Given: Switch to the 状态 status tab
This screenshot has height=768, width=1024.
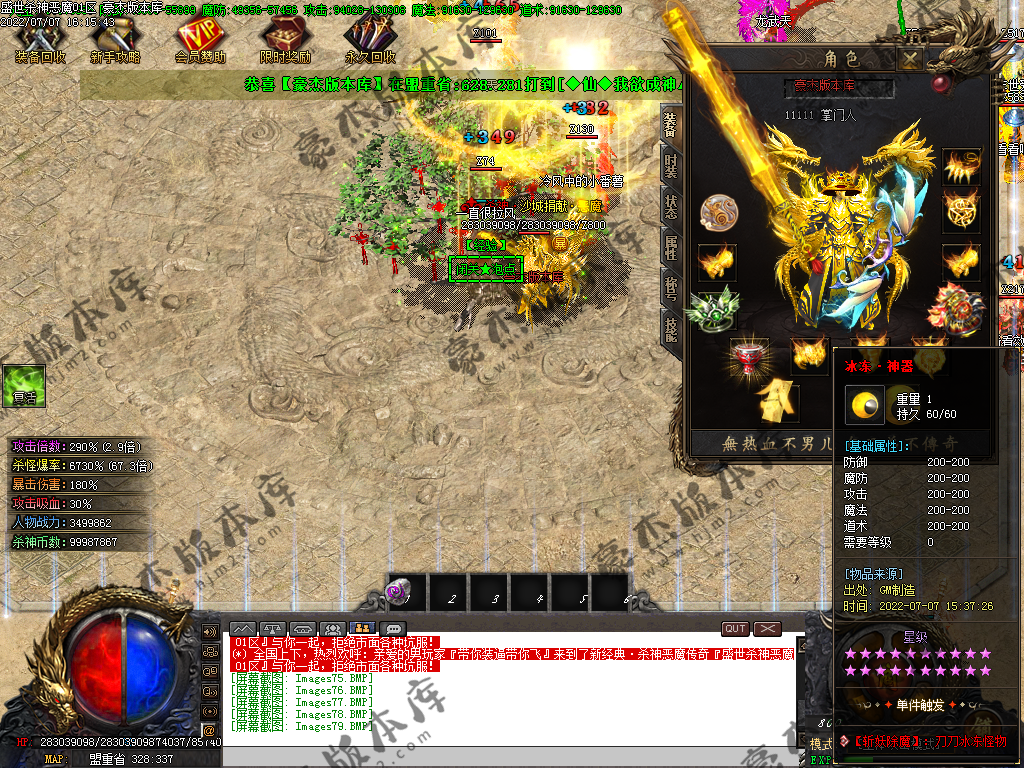Looking at the screenshot, I should (x=670, y=206).
